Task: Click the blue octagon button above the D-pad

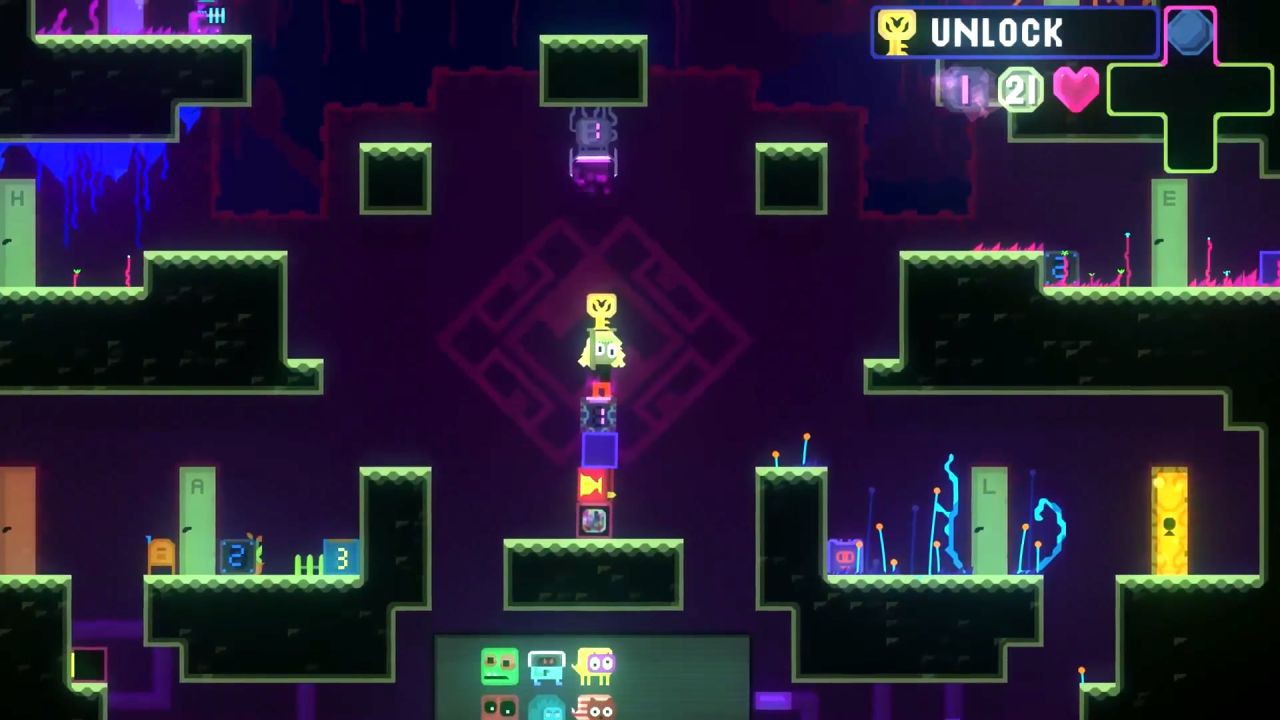Action: click(x=1190, y=33)
